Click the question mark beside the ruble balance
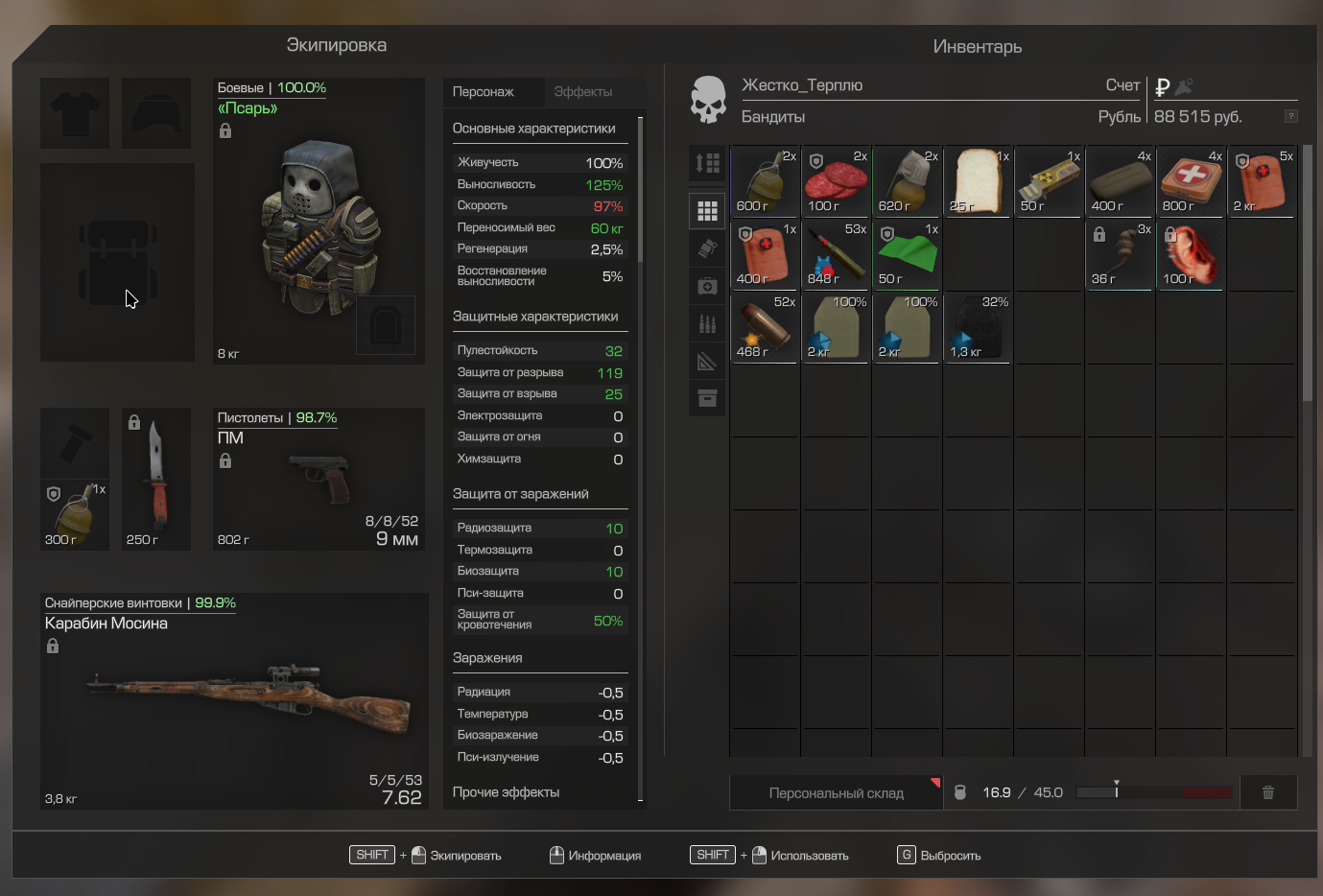This screenshot has height=896, width=1323. tap(1290, 116)
